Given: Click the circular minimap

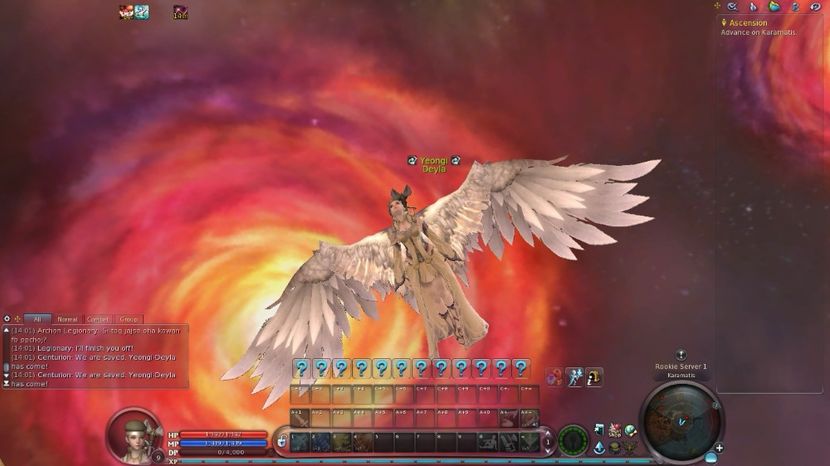Looking at the screenshot, I should [x=679, y=421].
